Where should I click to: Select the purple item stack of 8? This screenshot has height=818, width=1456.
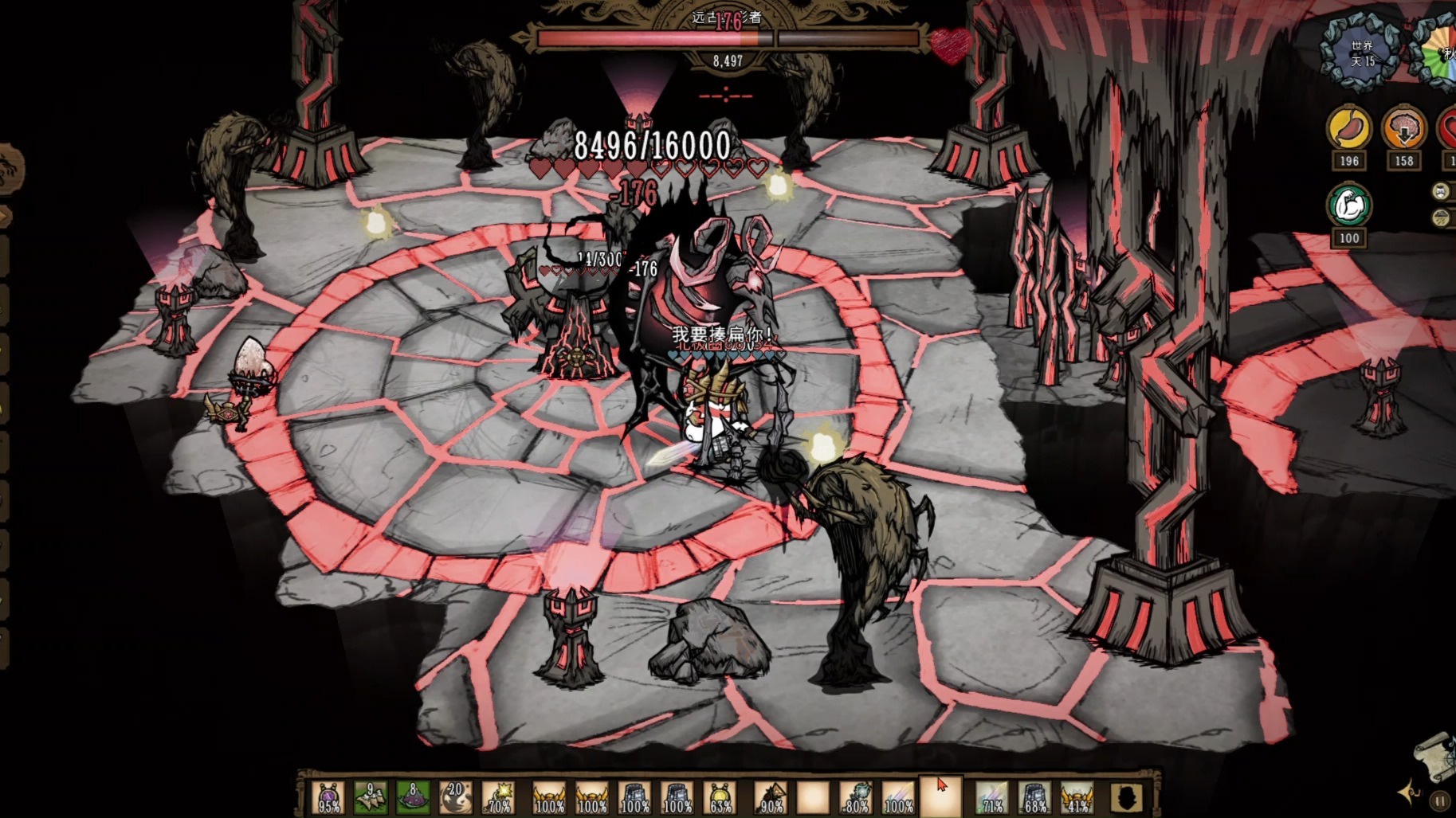tap(413, 797)
